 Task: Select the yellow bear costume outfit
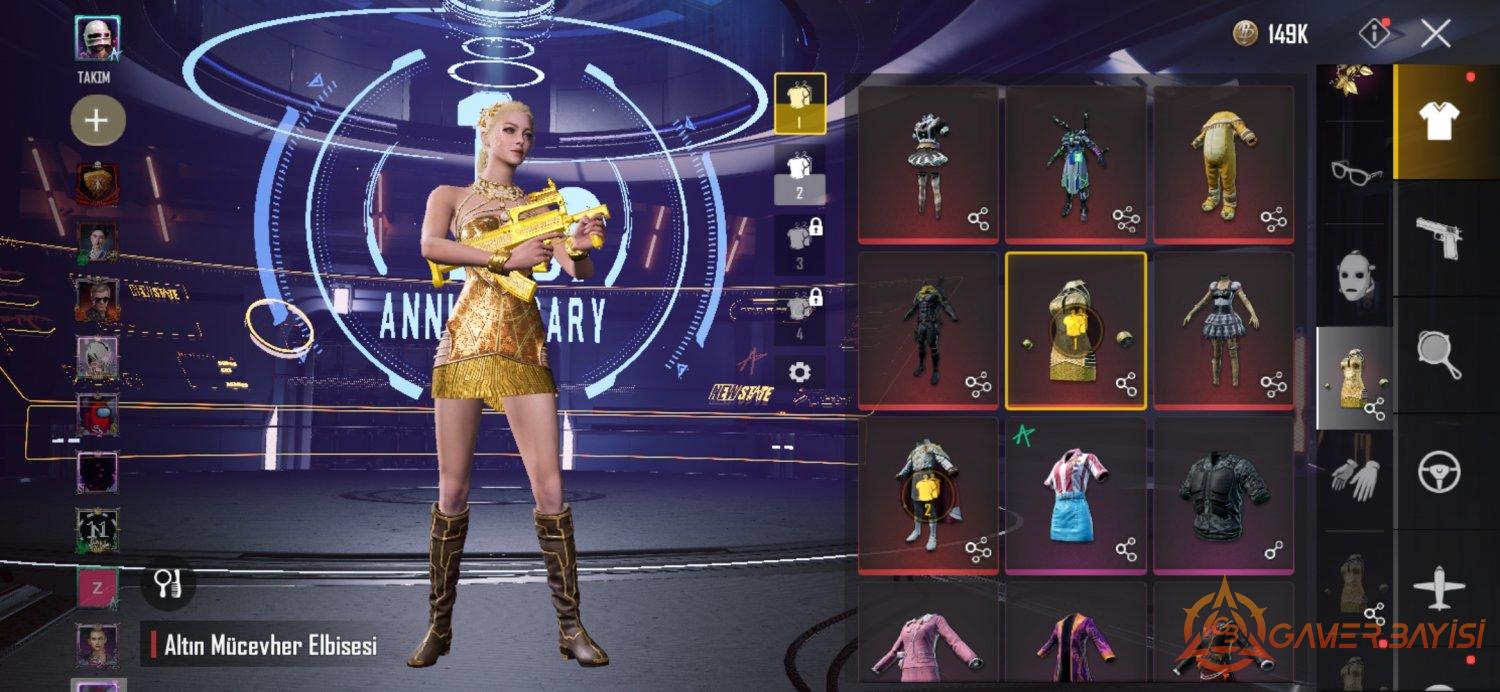pyautogui.click(x=1223, y=162)
